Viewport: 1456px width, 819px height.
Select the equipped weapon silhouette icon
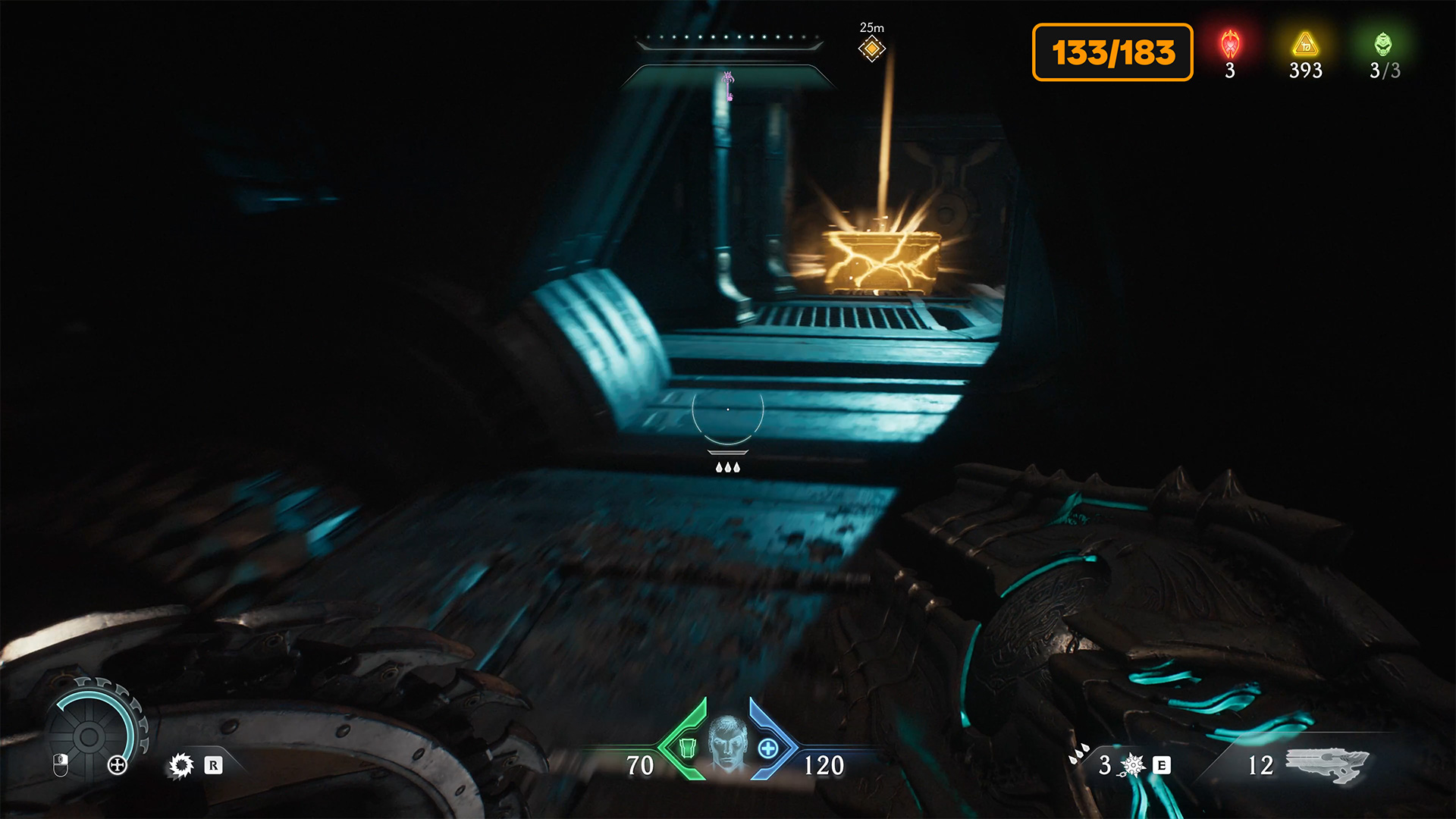click(1326, 764)
